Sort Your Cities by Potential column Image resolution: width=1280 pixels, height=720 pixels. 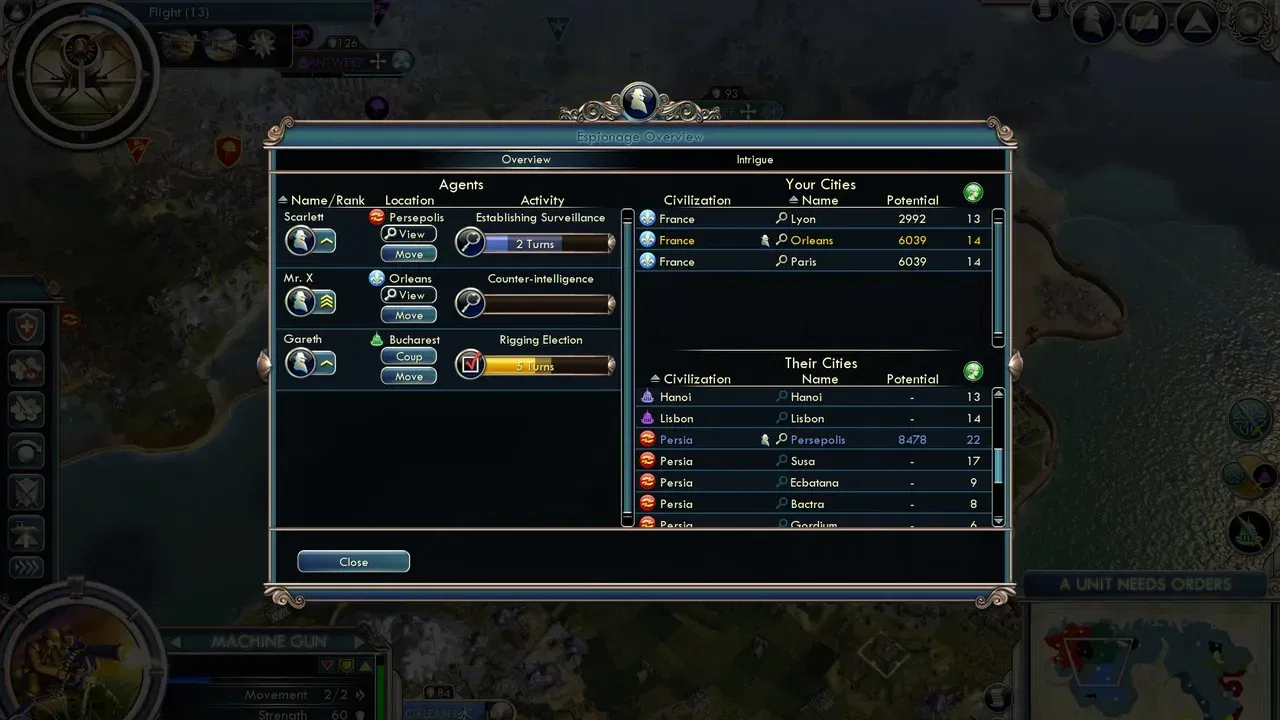[x=912, y=200]
